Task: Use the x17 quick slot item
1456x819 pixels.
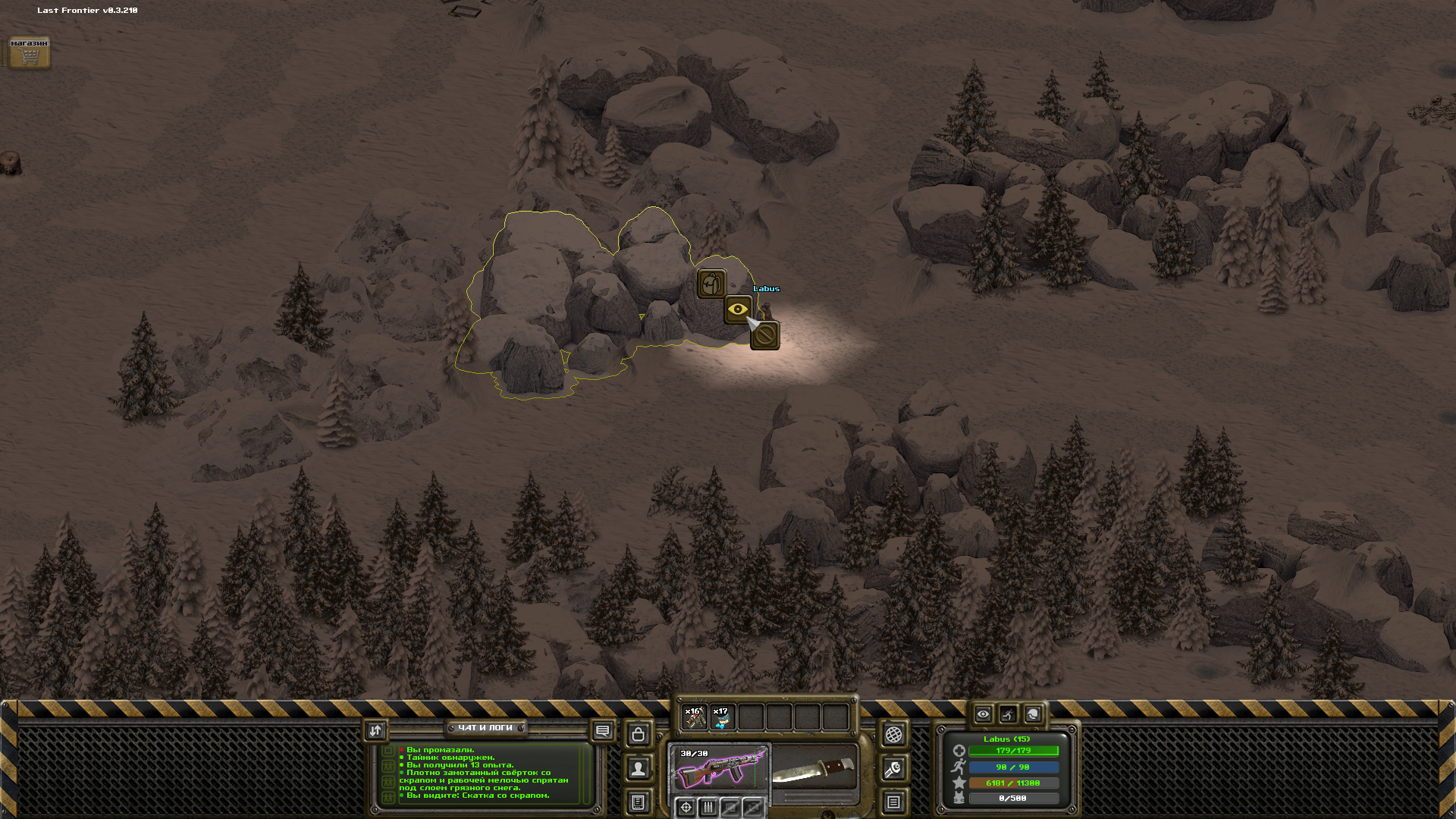Action: pos(722,717)
